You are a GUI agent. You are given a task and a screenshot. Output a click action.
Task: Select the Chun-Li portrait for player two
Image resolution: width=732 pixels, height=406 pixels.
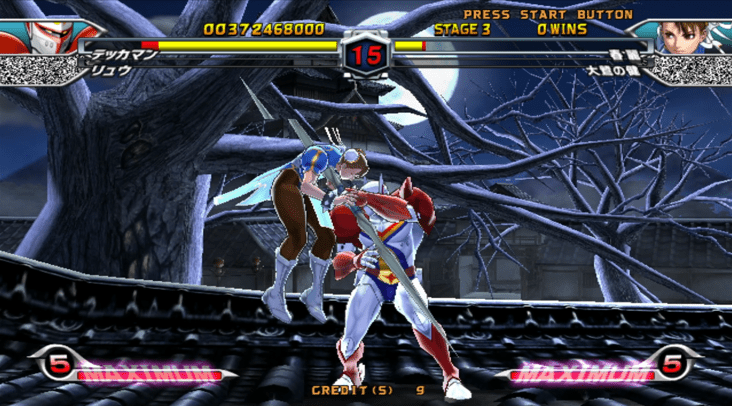click(x=691, y=36)
